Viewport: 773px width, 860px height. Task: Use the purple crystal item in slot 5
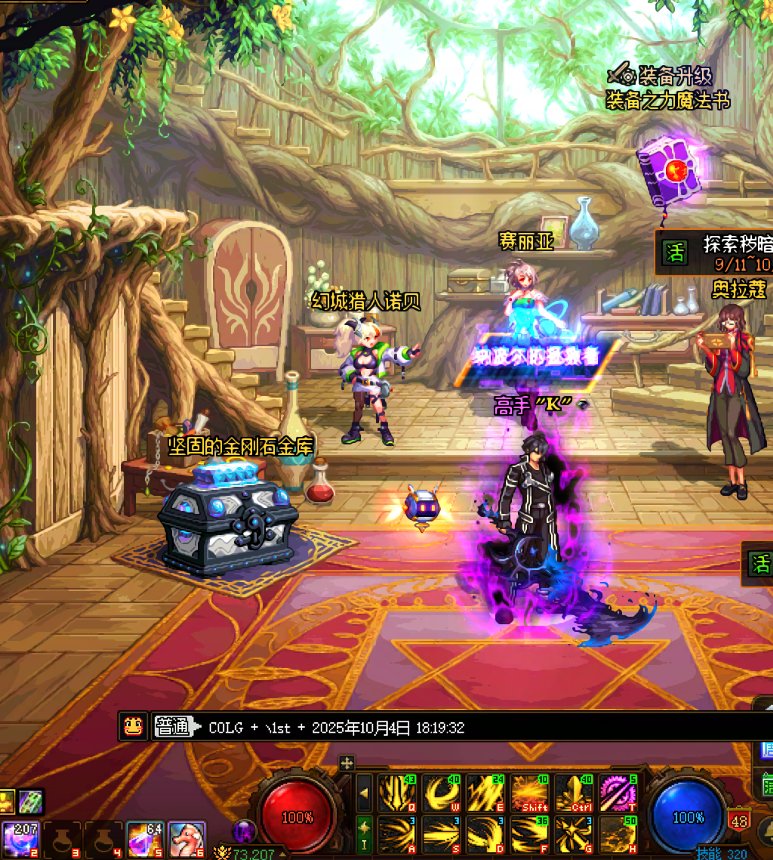pyautogui.click(x=145, y=838)
